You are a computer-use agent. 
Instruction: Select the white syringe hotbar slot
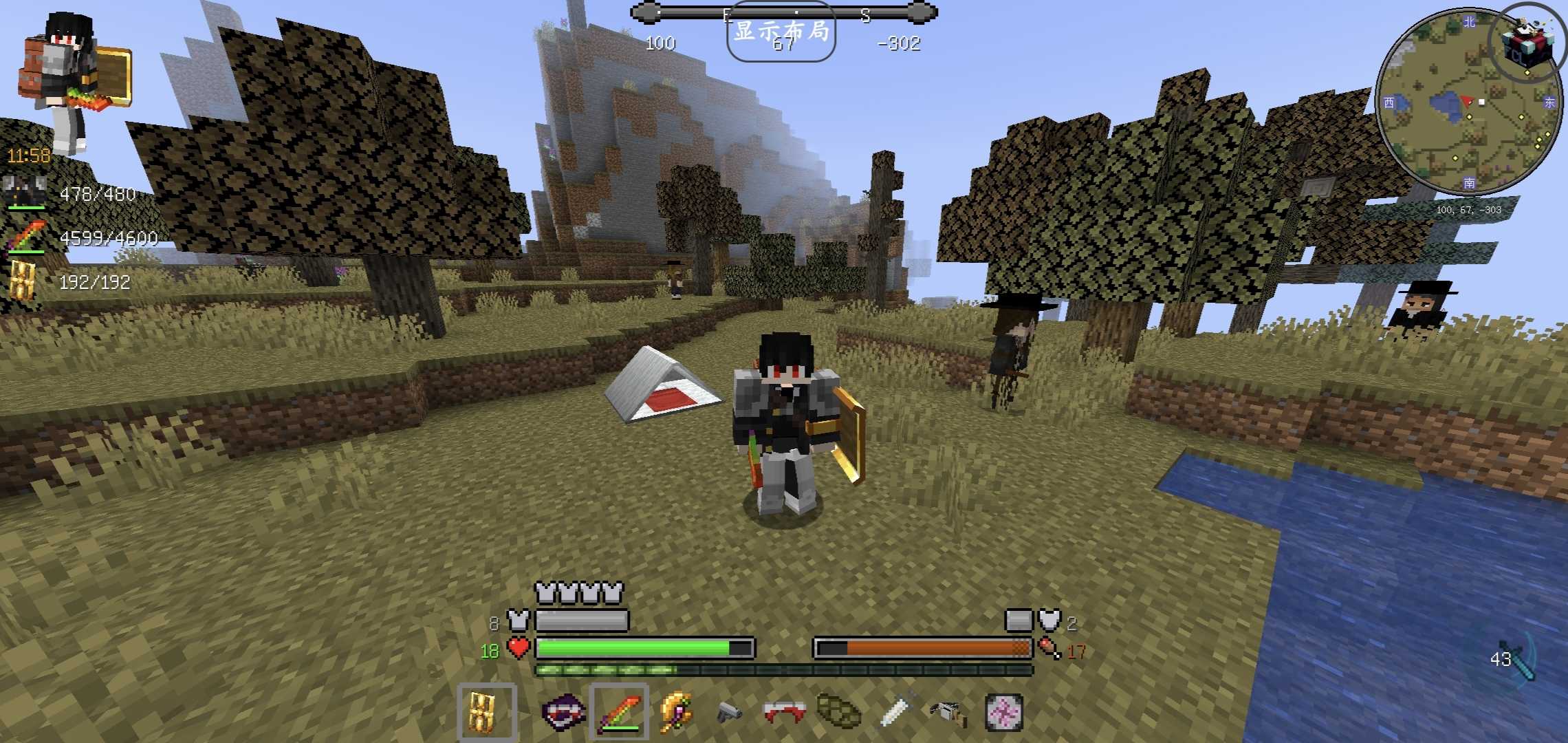point(895,712)
